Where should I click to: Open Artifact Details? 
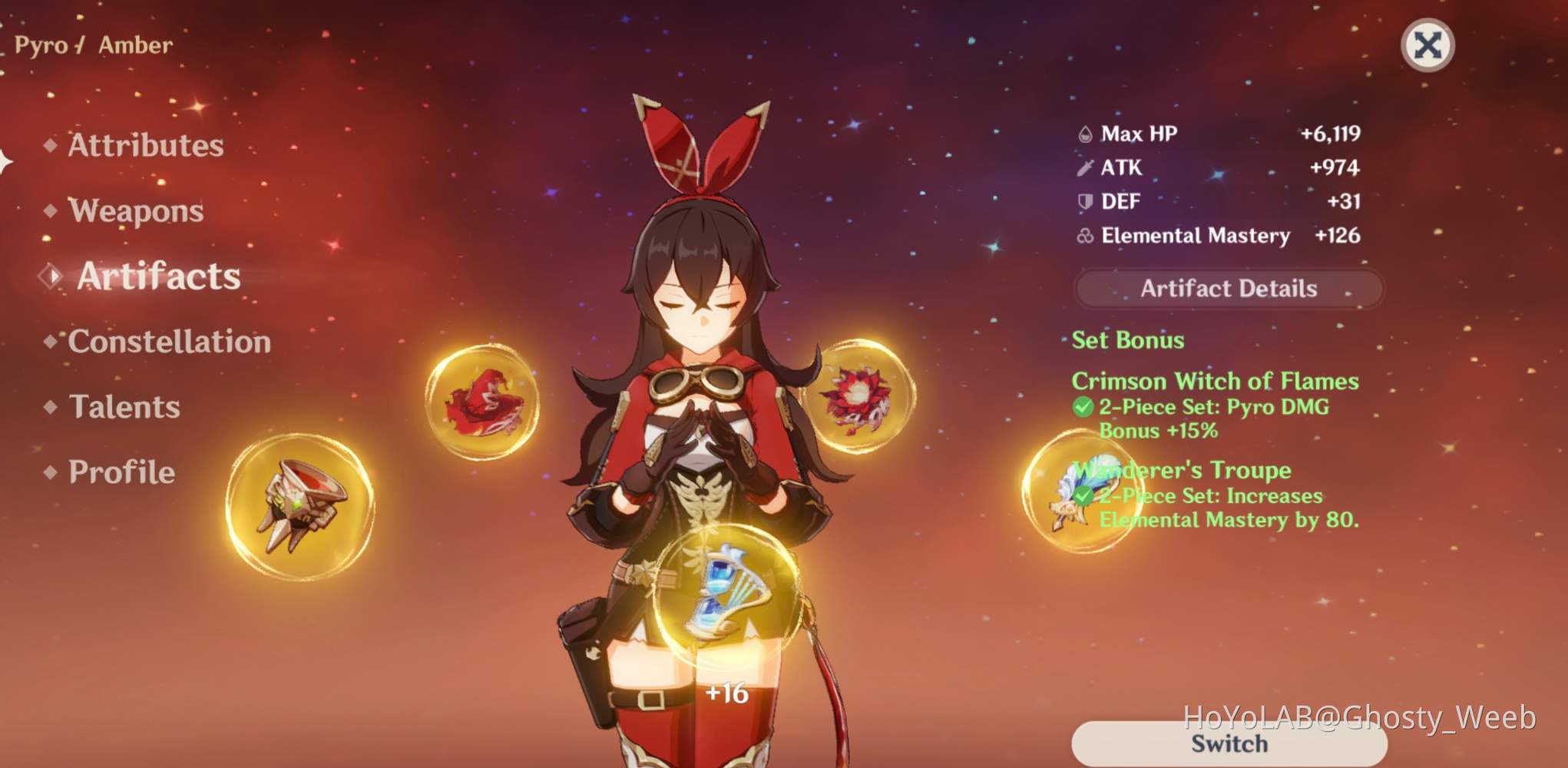[1227, 289]
